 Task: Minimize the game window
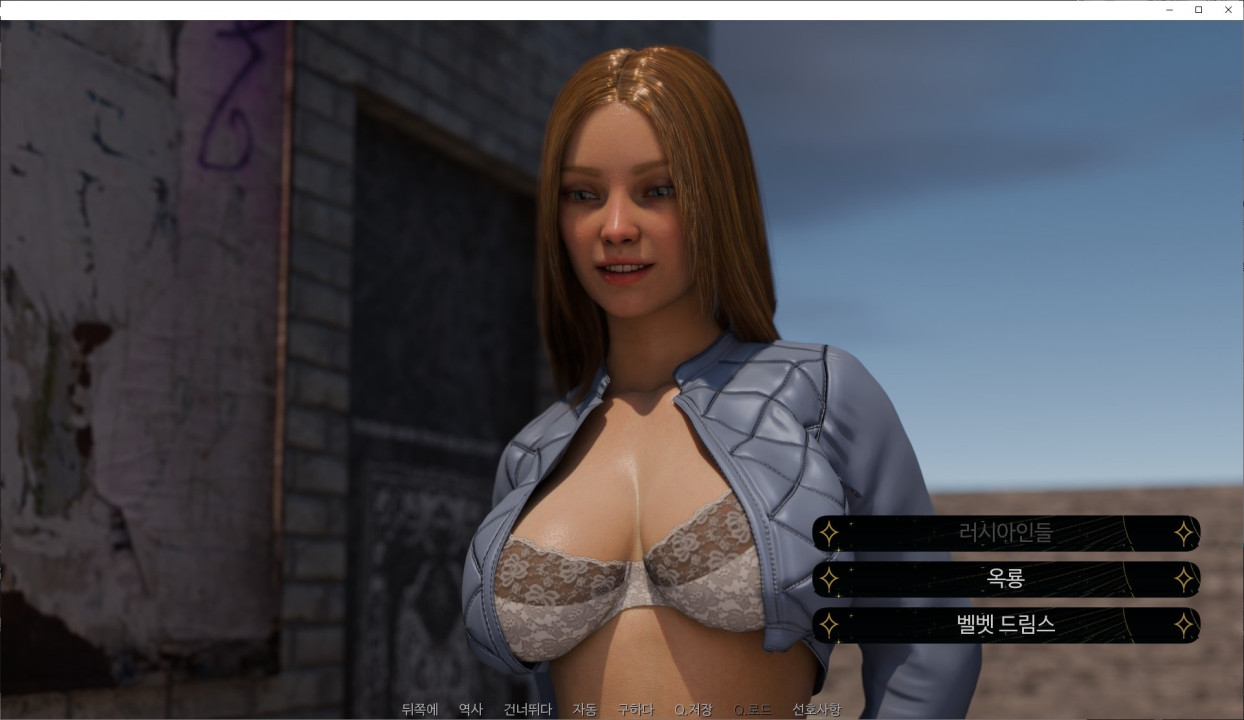click(x=1169, y=10)
